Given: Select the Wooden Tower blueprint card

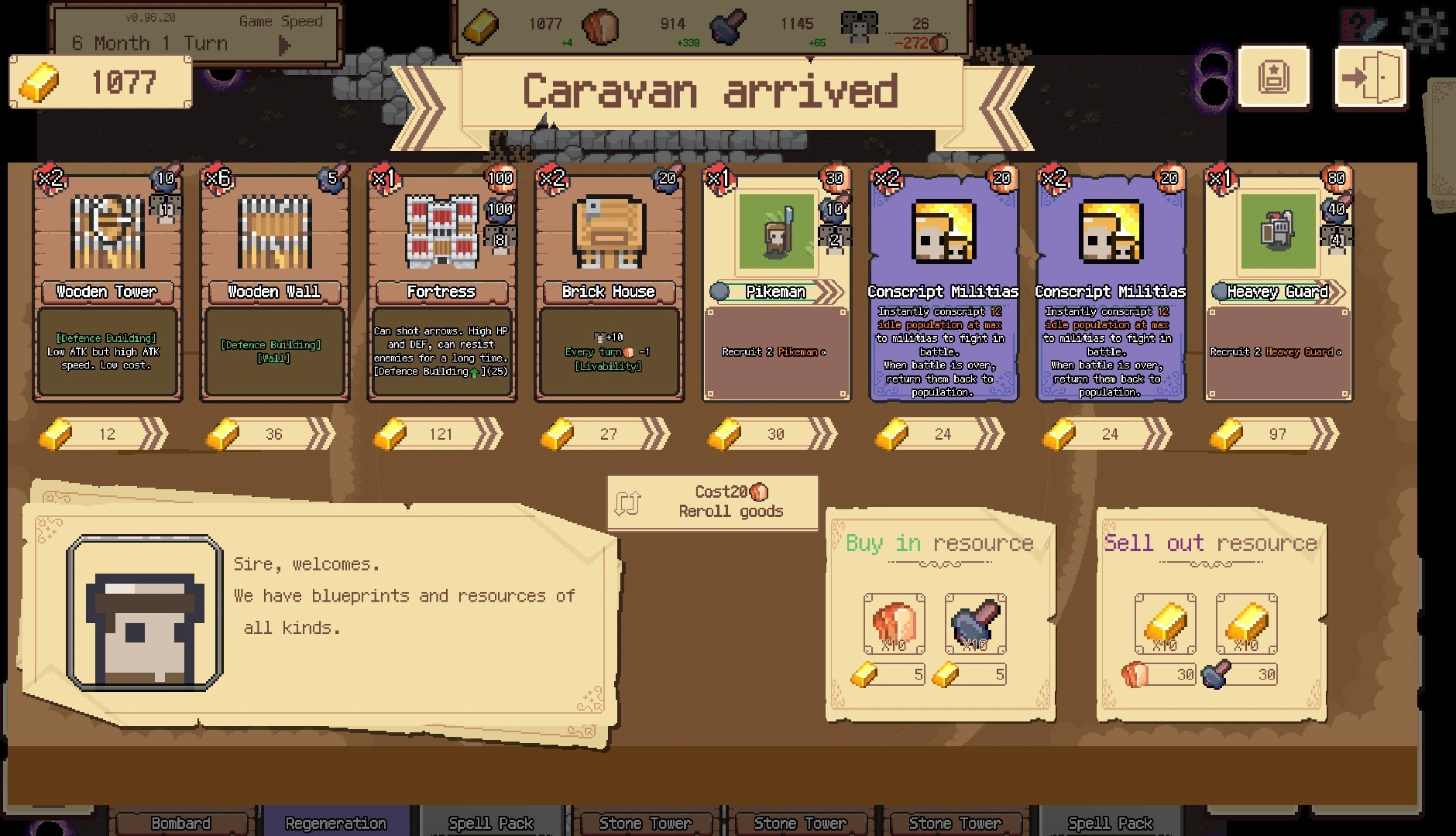Looking at the screenshot, I should [x=107, y=285].
